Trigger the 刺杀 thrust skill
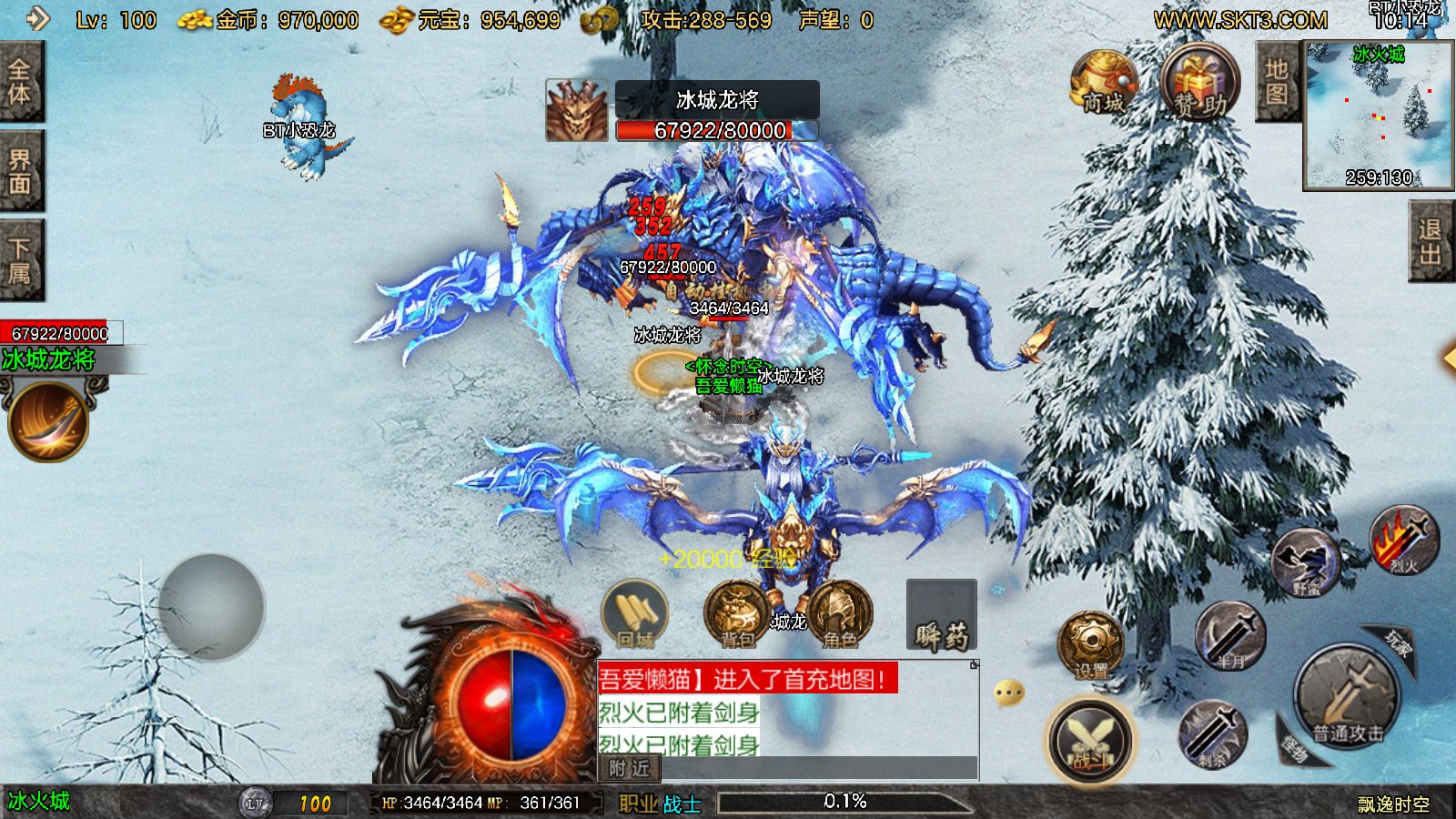This screenshot has width=1456, height=819. (1212, 733)
